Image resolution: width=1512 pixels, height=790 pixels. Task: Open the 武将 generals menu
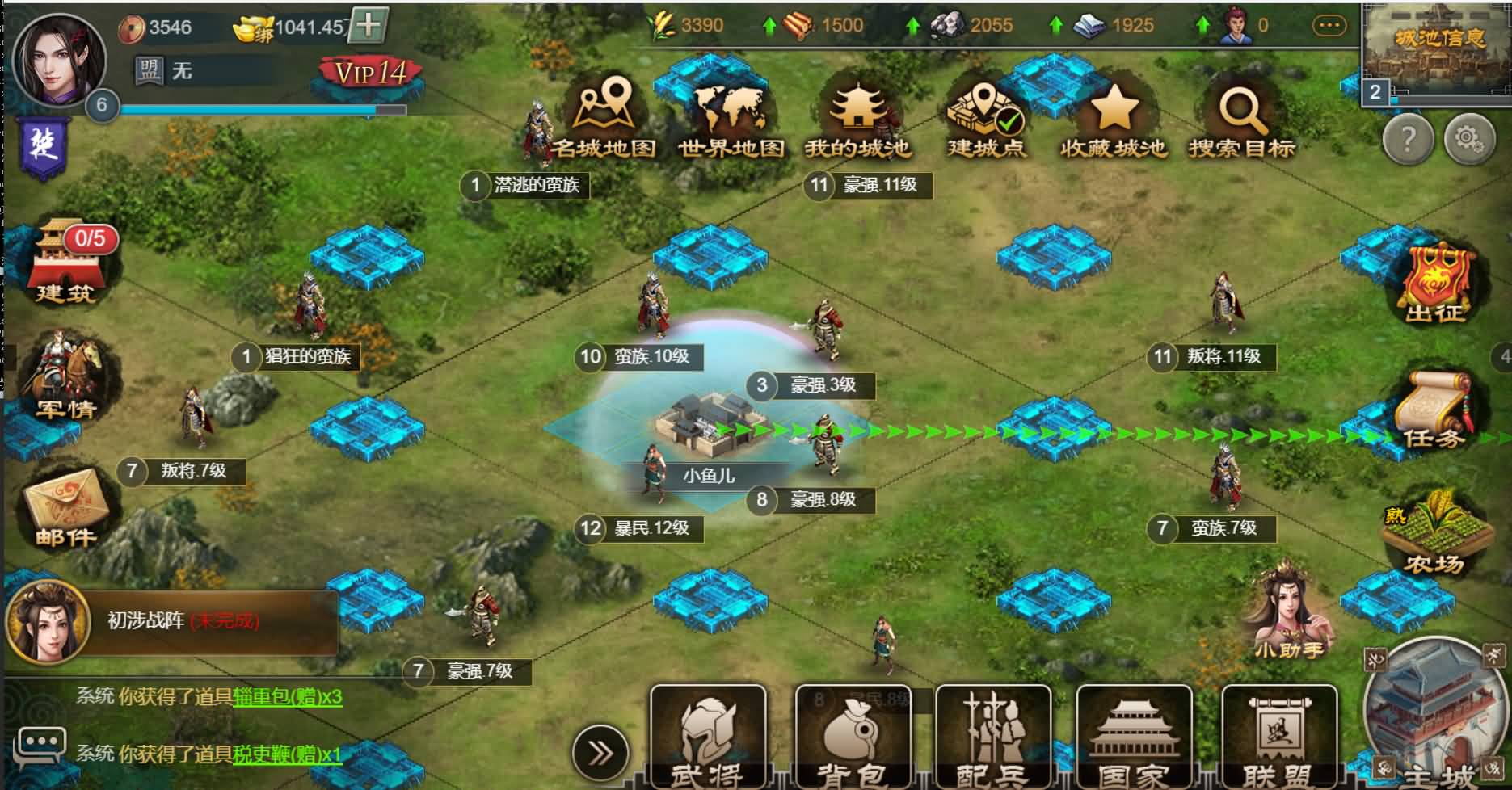click(x=707, y=737)
